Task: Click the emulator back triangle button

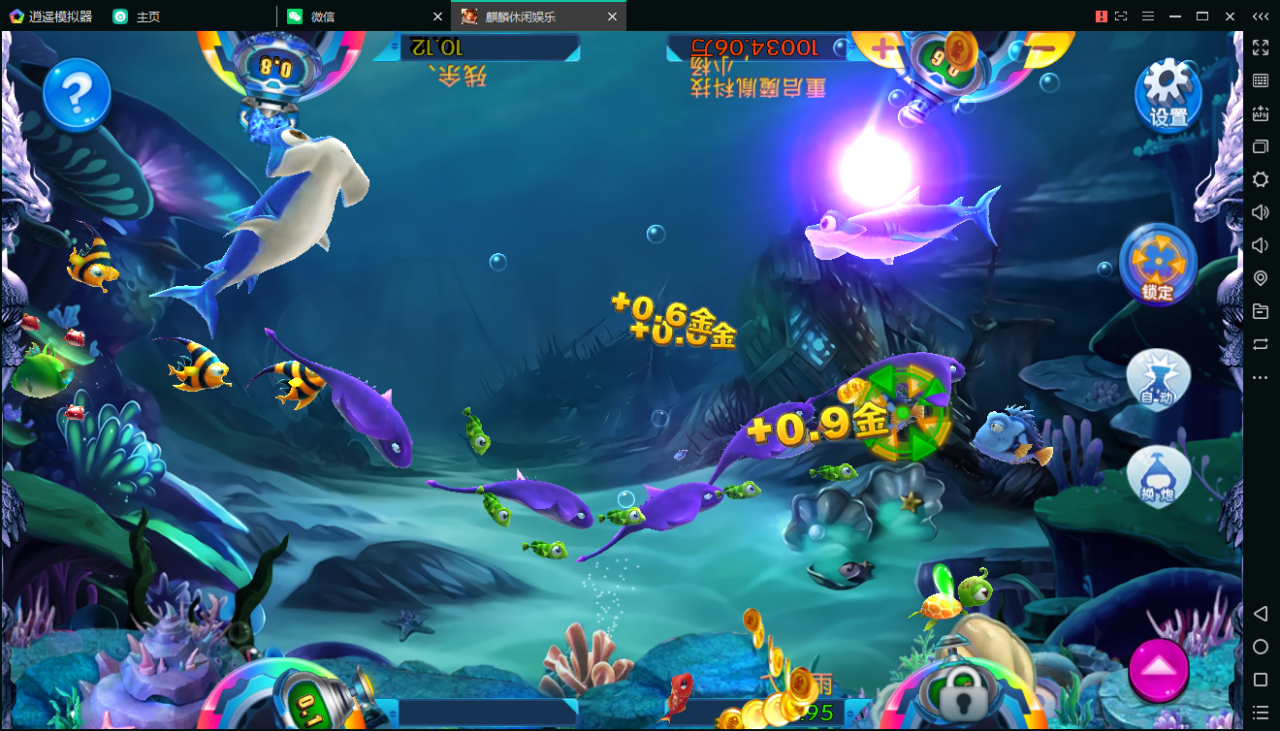Action: click(x=1260, y=613)
